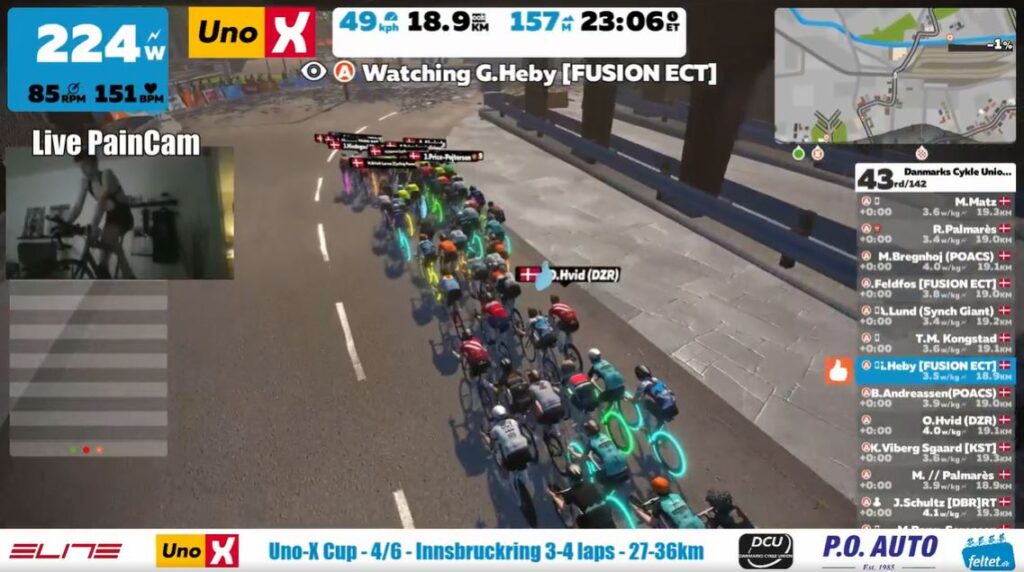Choose B.Andreassen (POACS) rider row
This screenshot has height=572, width=1024.
tap(935, 399)
